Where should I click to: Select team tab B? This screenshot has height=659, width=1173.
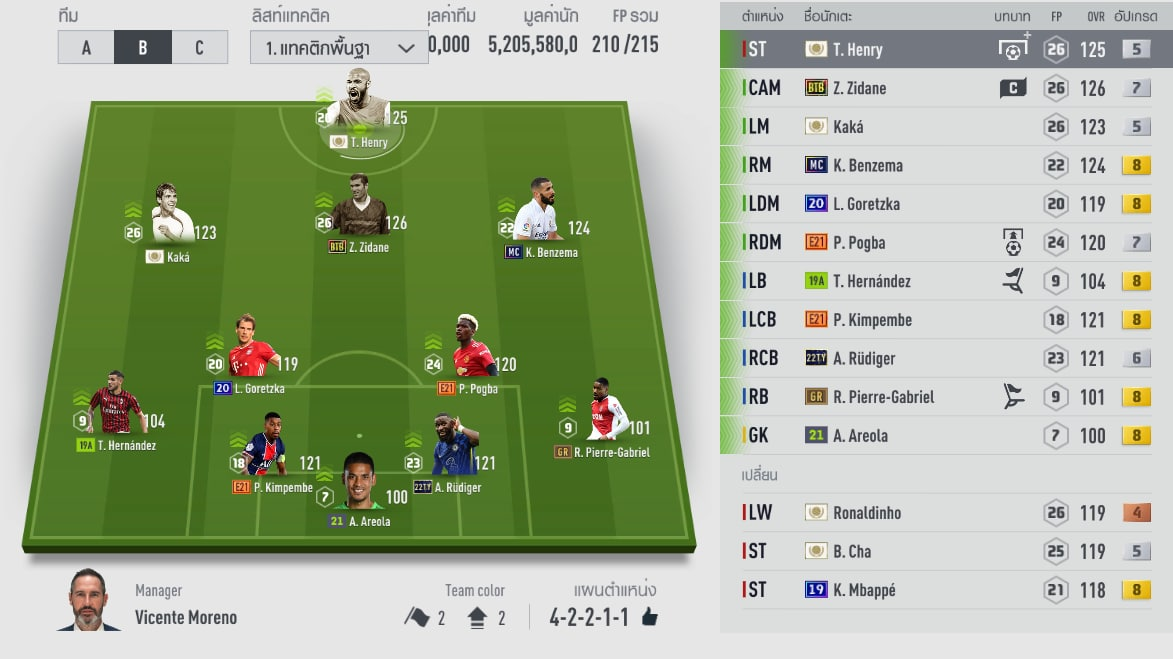(x=143, y=47)
